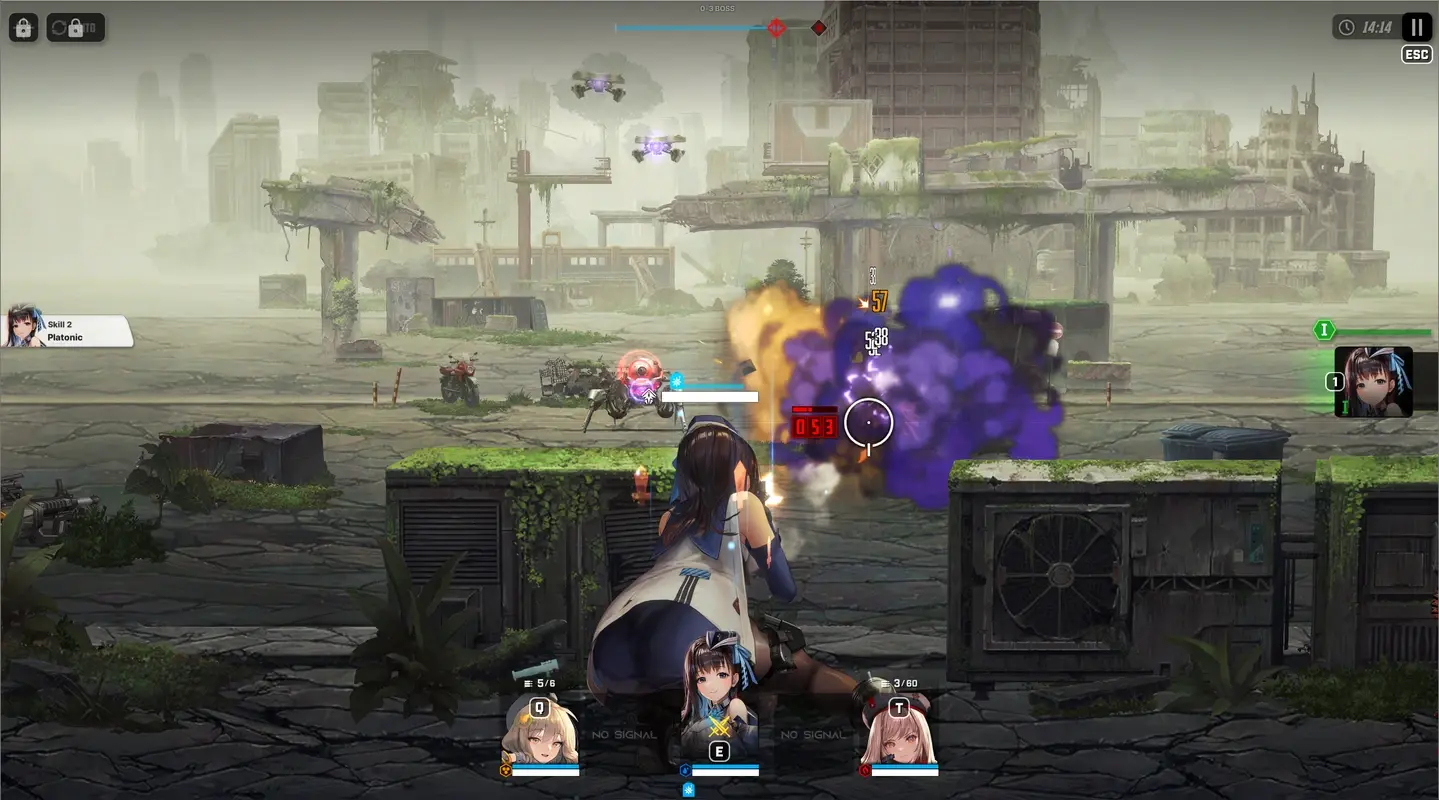Expand the active character panel on the right edge
This screenshot has width=1439, height=800.
pyautogui.click(x=1373, y=383)
